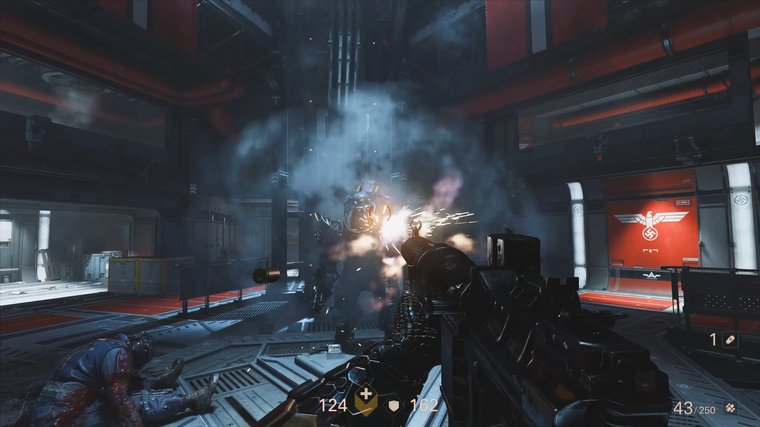
Task: Select the grenade icon
Action: [x=731, y=340]
